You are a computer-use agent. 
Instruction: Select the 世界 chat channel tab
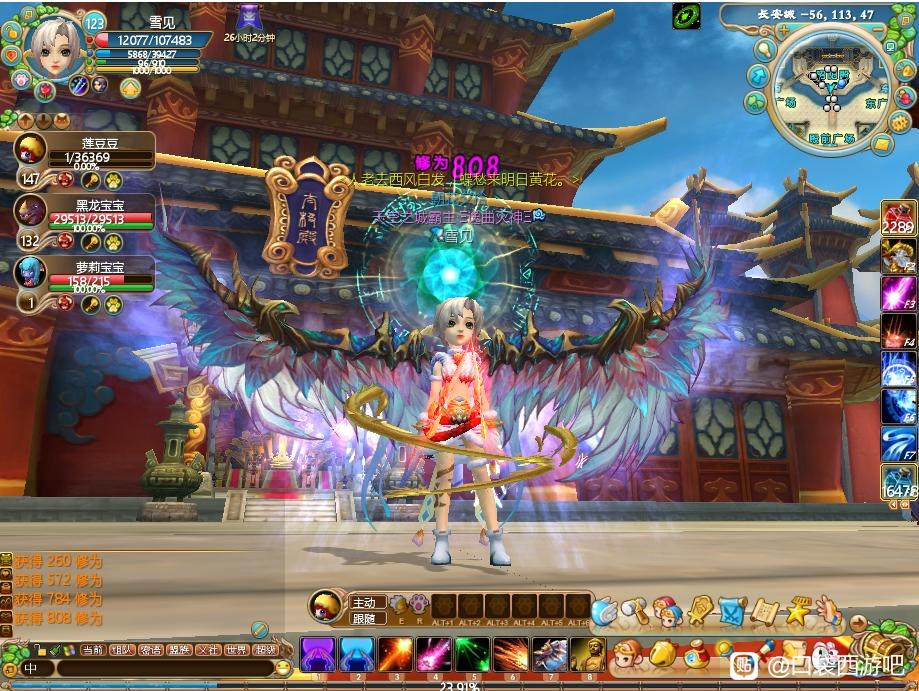pyautogui.click(x=236, y=649)
